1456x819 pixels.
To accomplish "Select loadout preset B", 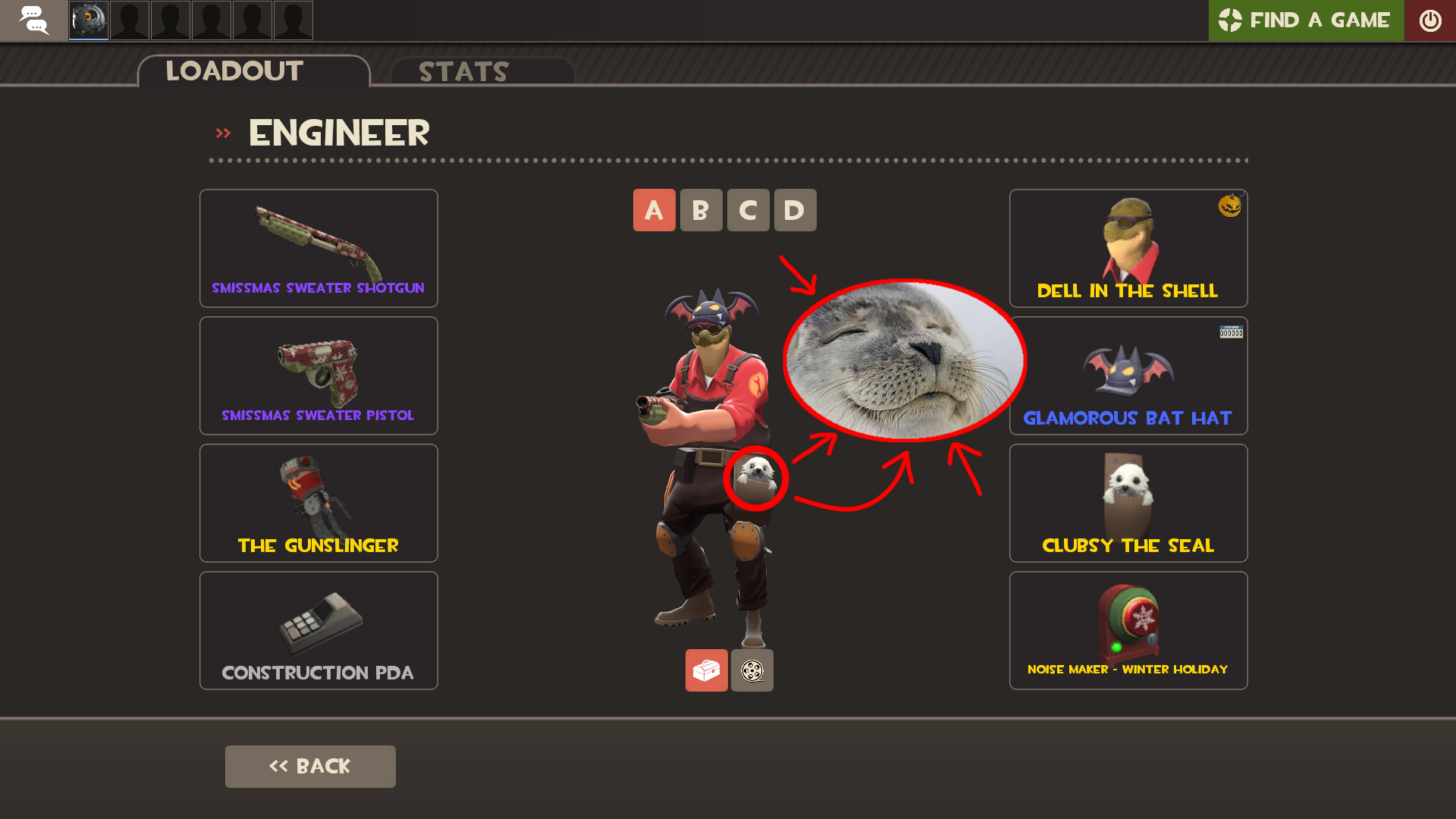I will pos(701,210).
